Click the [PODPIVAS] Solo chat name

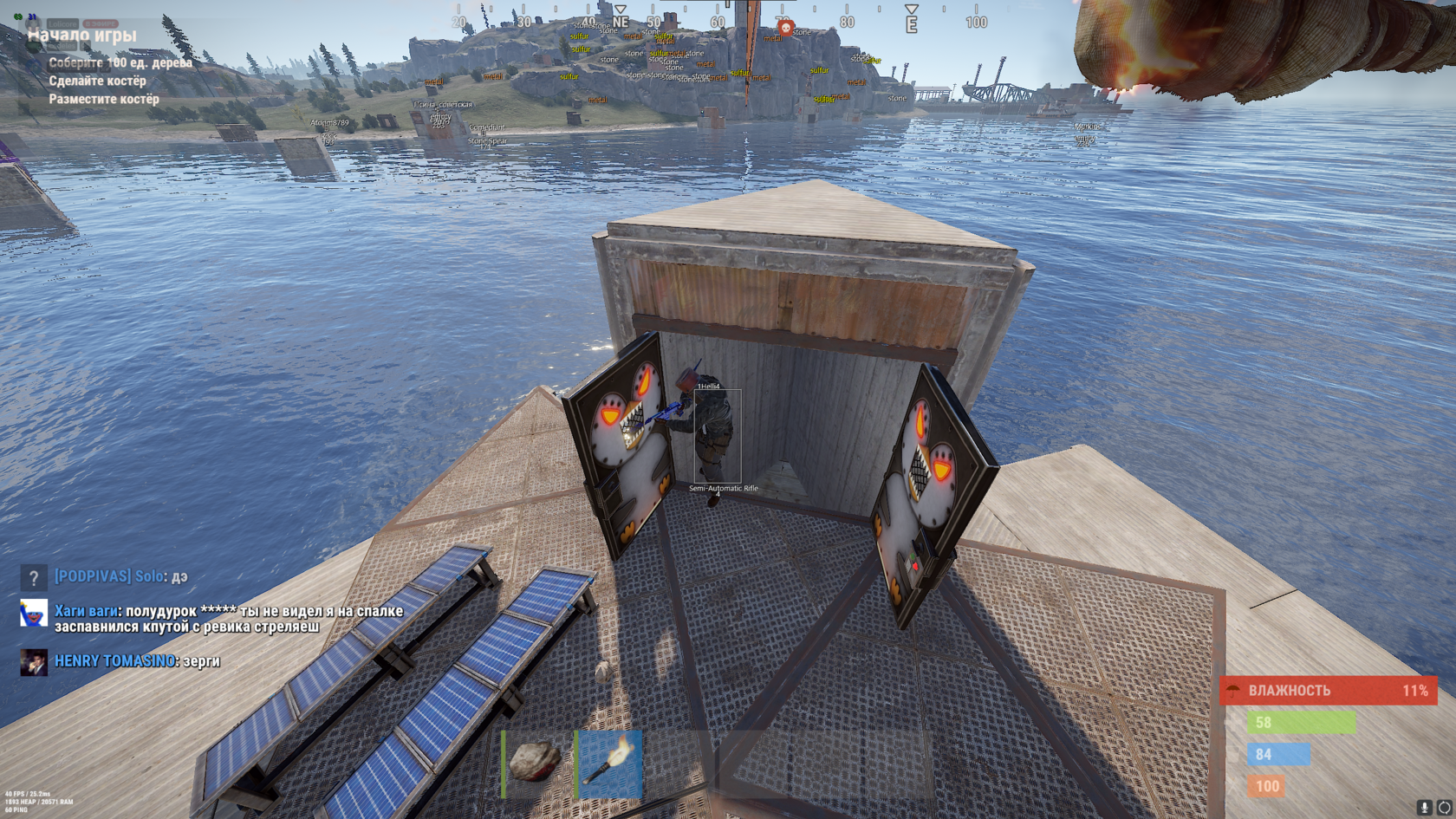click(109, 576)
